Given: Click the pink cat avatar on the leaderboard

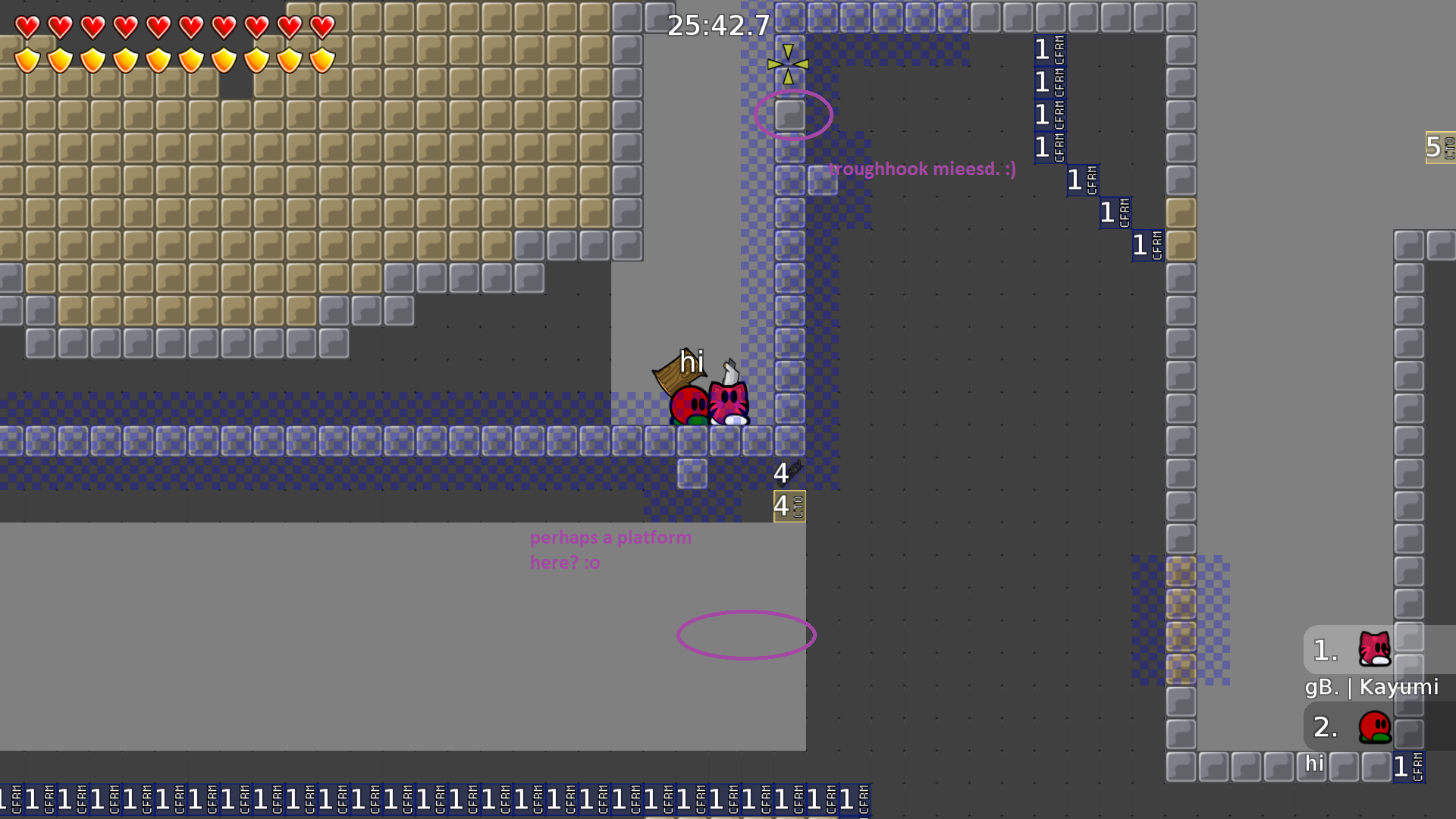Looking at the screenshot, I should click(x=1374, y=650).
